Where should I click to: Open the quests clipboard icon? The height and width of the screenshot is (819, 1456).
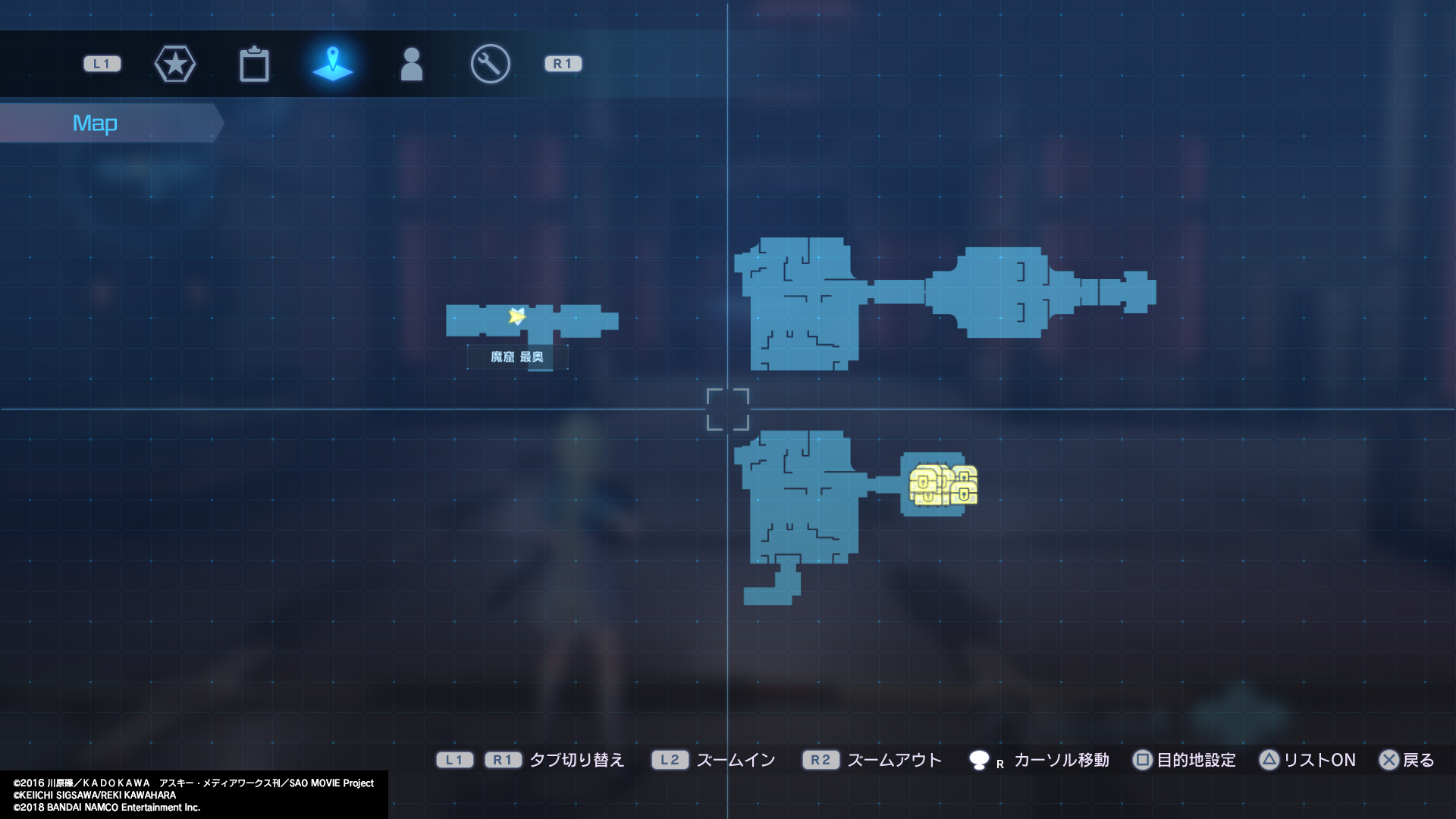[255, 64]
